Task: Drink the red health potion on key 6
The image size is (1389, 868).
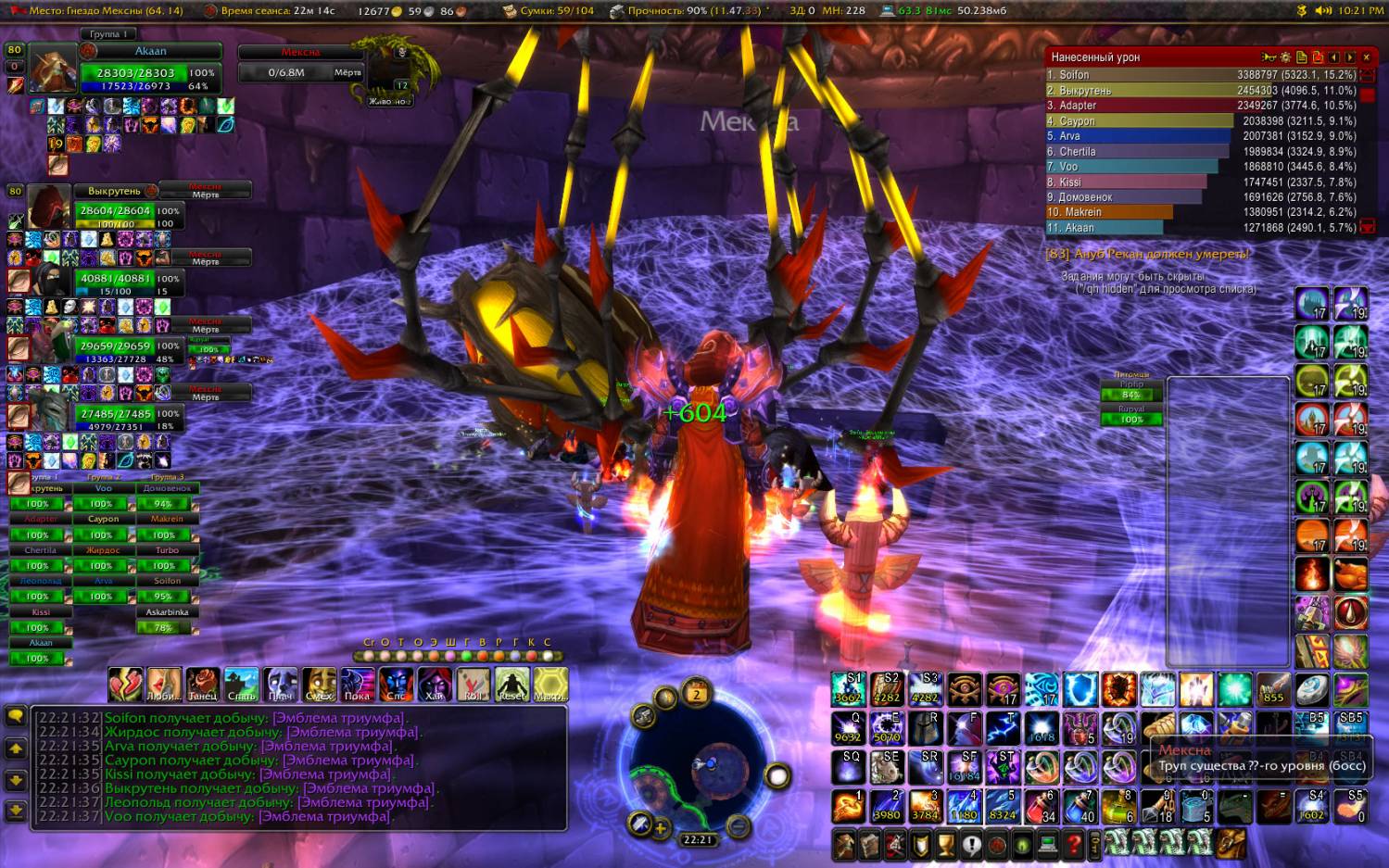Action: coord(1042,807)
